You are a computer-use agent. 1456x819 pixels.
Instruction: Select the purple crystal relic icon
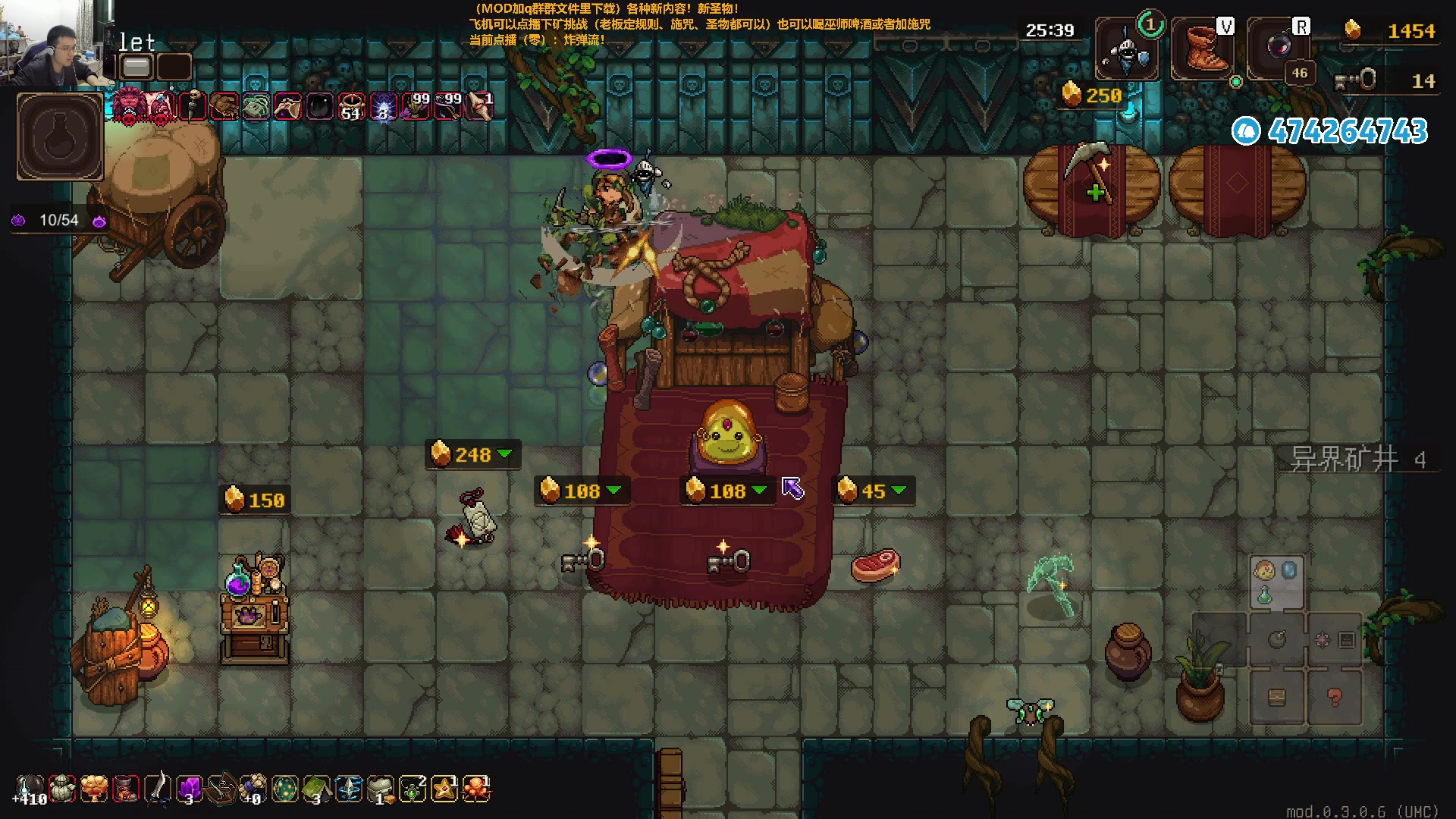(189, 789)
